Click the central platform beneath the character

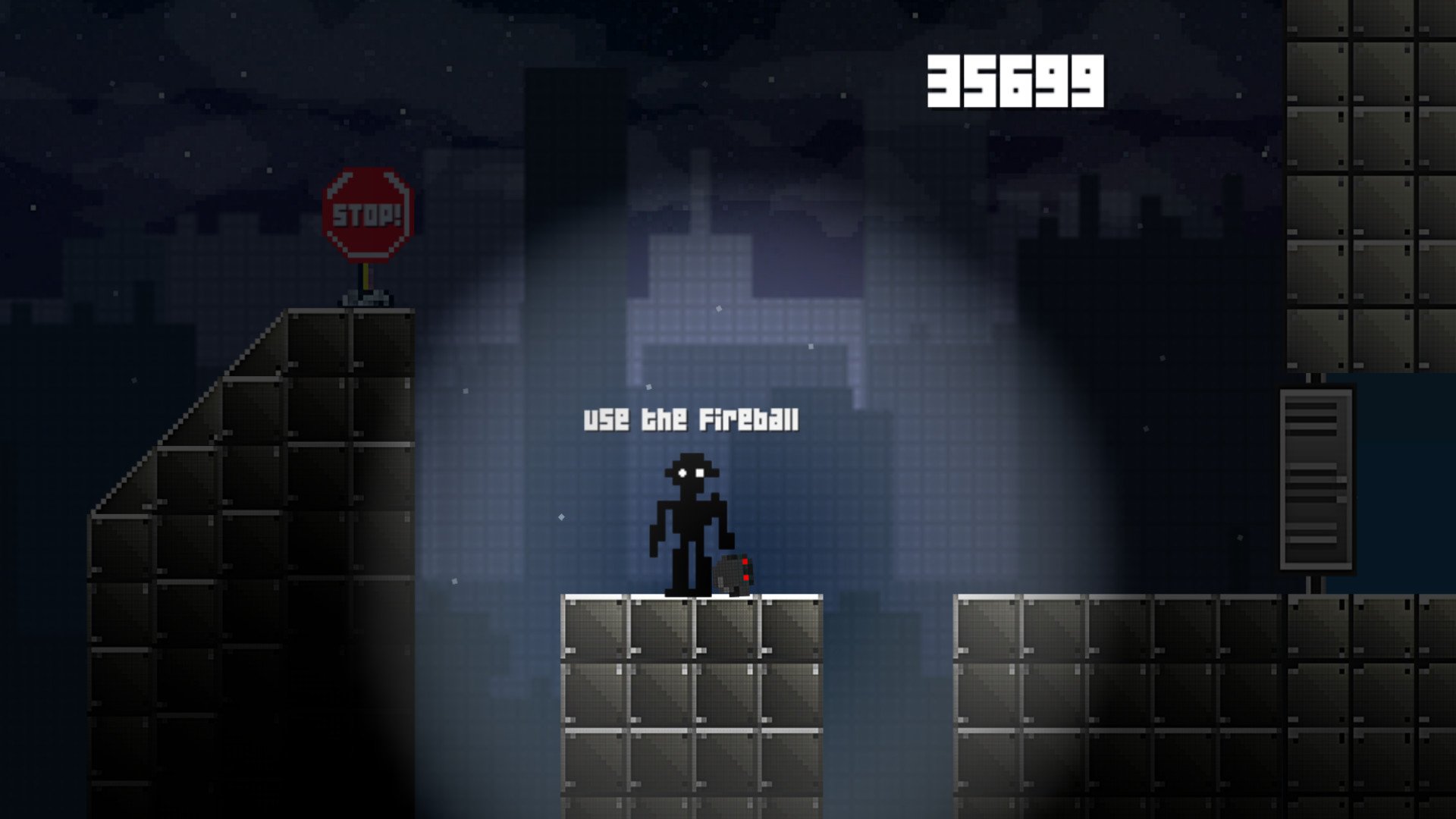pyautogui.click(x=690, y=682)
